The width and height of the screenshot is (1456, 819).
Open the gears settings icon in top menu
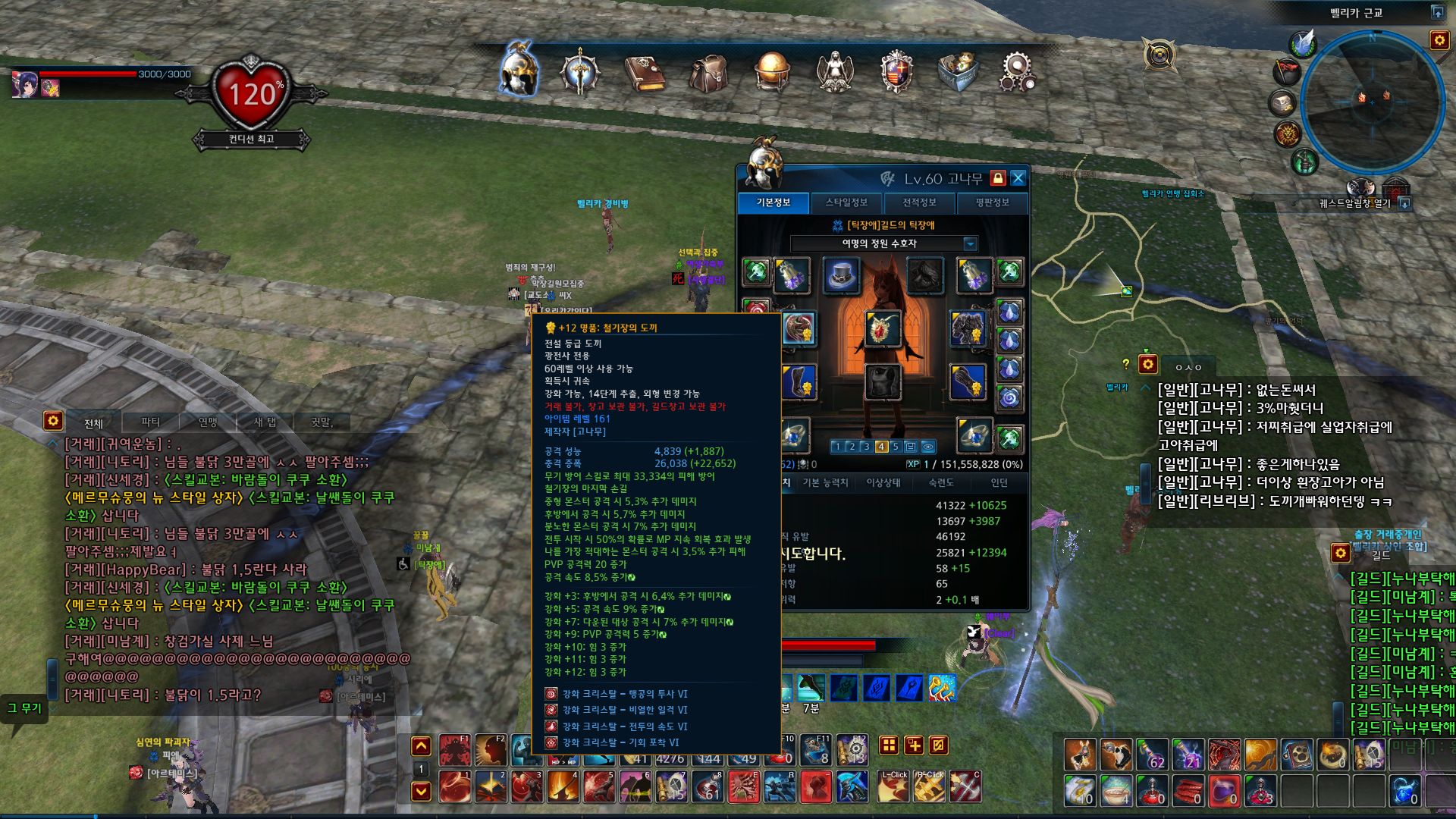(x=1018, y=74)
